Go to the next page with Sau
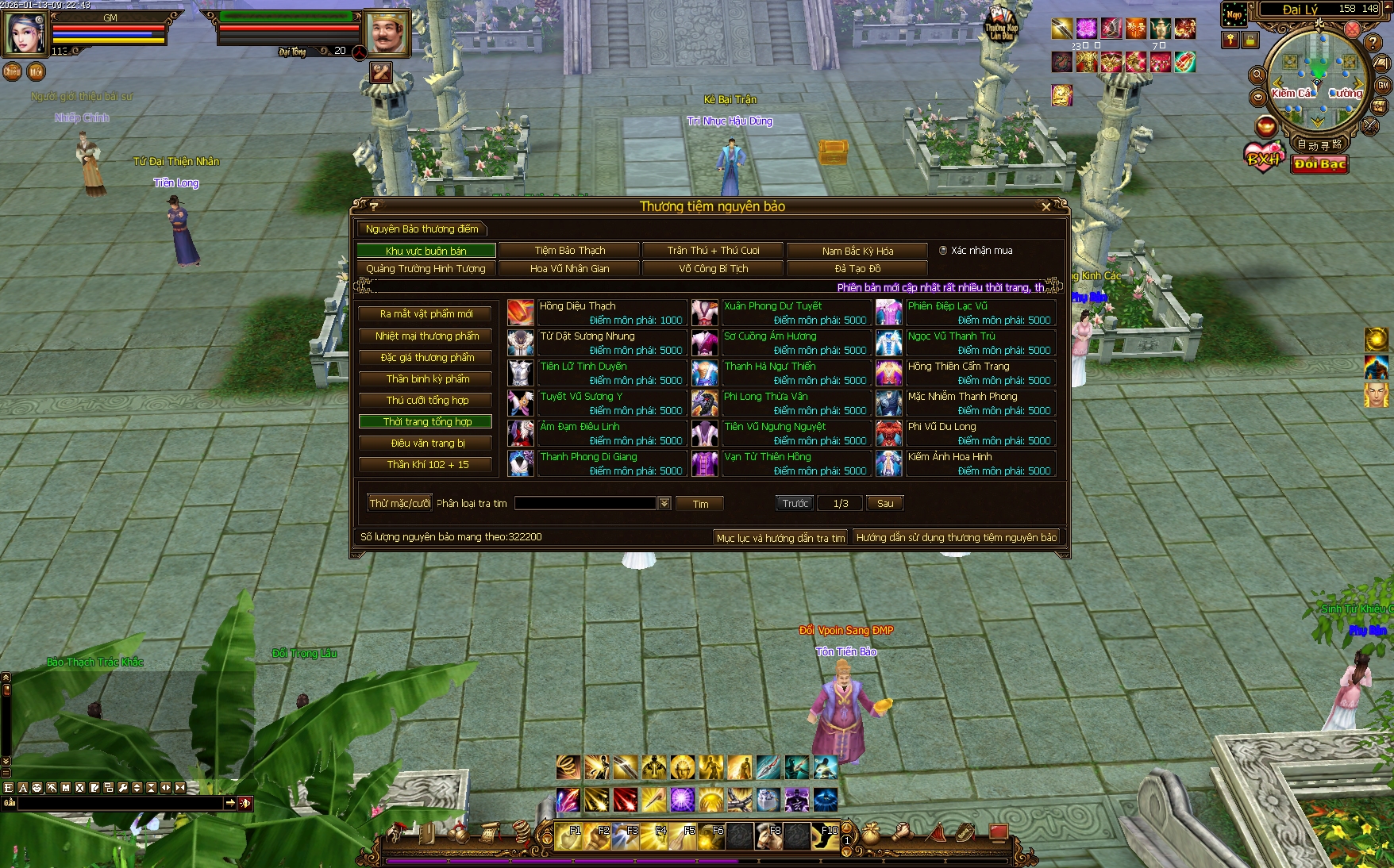The image size is (1394, 868). pyautogui.click(x=884, y=504)
